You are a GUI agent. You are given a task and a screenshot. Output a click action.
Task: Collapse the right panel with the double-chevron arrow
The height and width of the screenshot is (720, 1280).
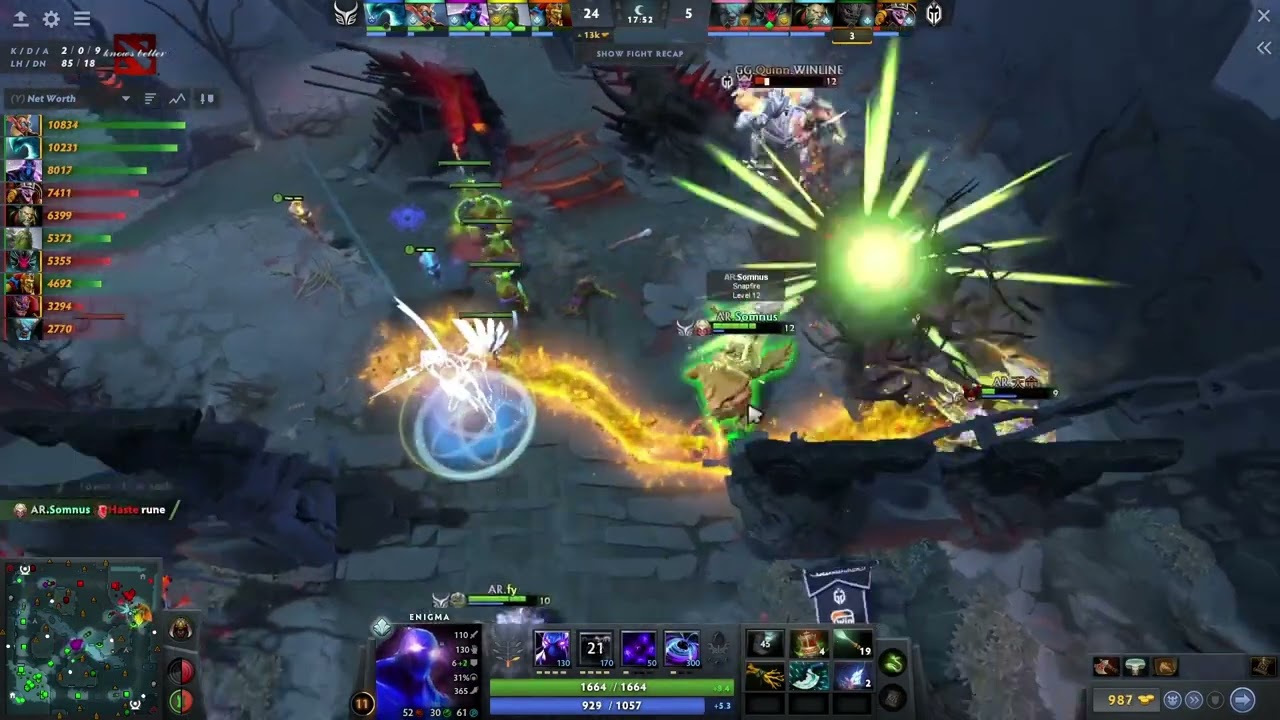pyautogui.click(x=1263, y=47)
